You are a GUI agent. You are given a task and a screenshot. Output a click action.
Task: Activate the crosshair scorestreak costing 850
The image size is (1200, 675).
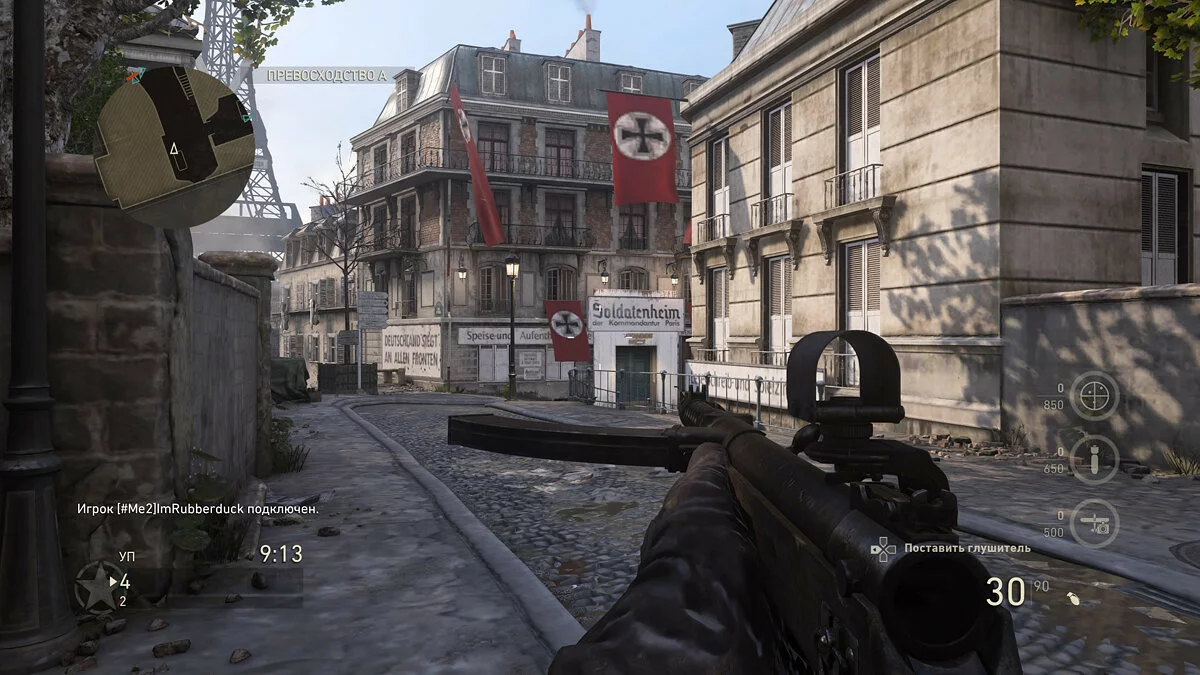point(1094,396)
